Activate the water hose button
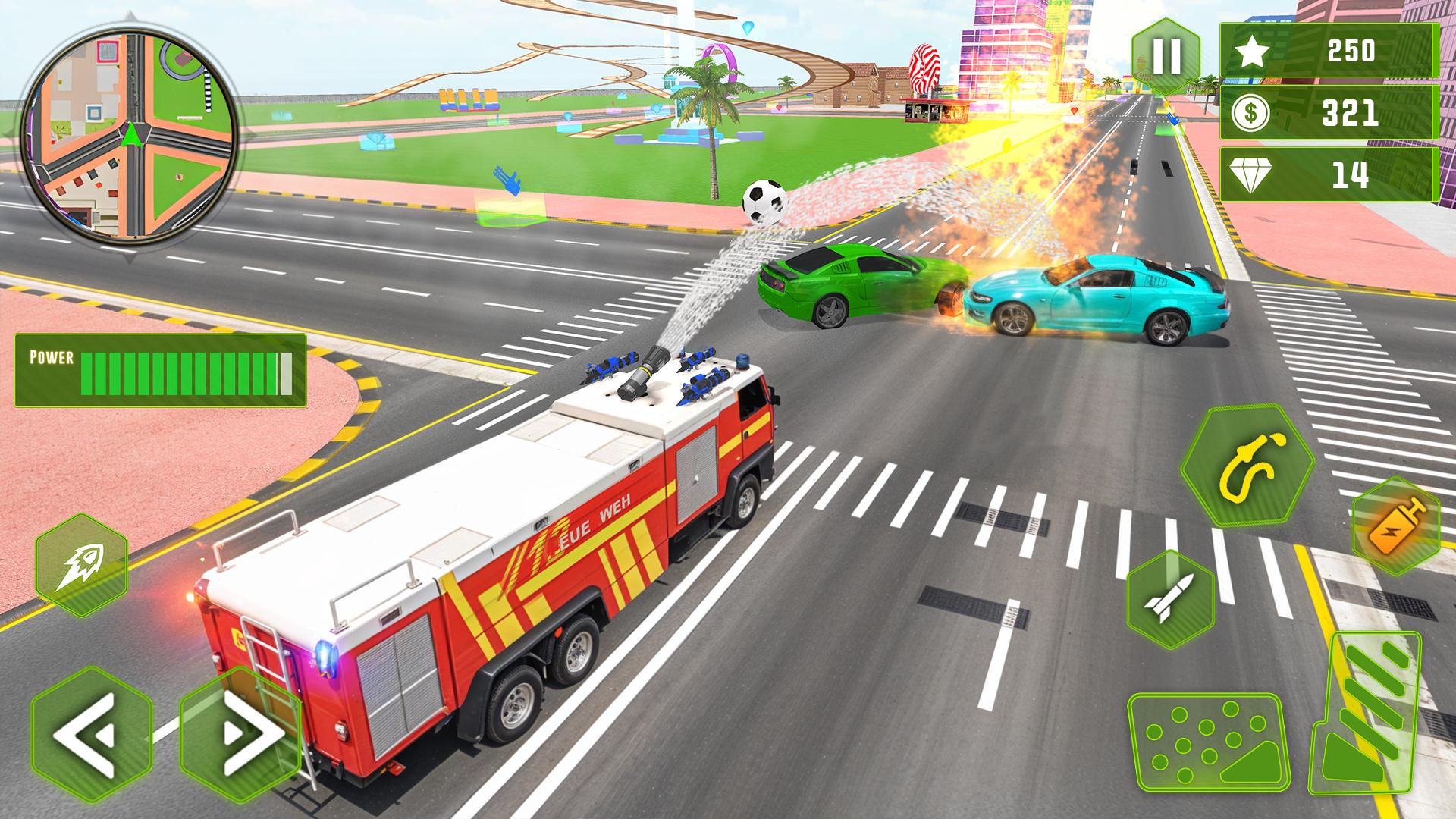 coord(1247,465)
